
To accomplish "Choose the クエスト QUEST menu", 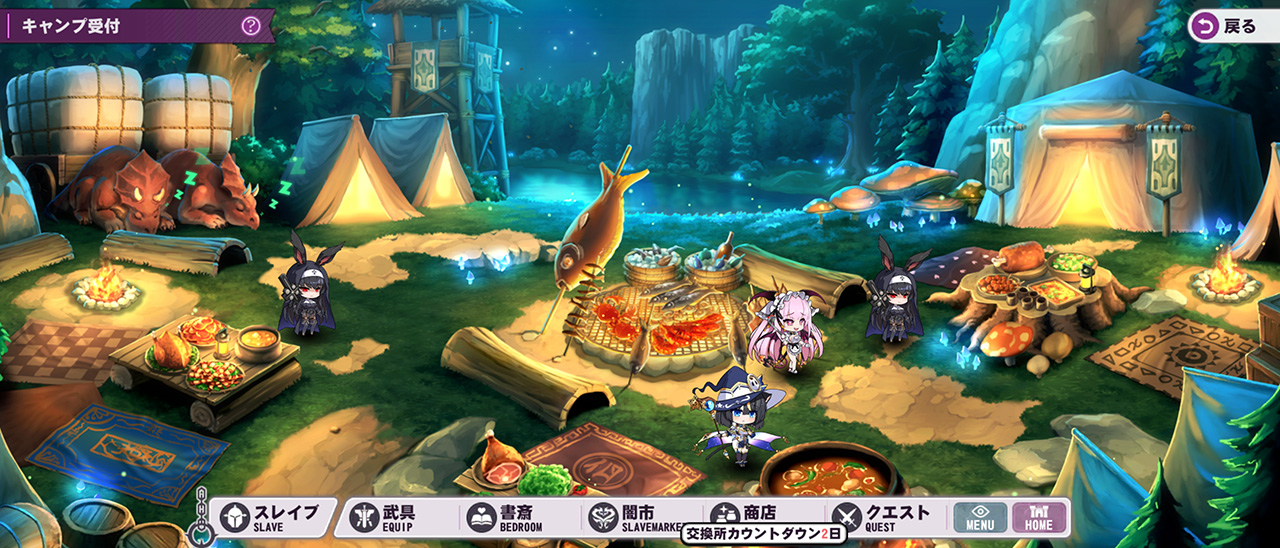I will [884, 516].
